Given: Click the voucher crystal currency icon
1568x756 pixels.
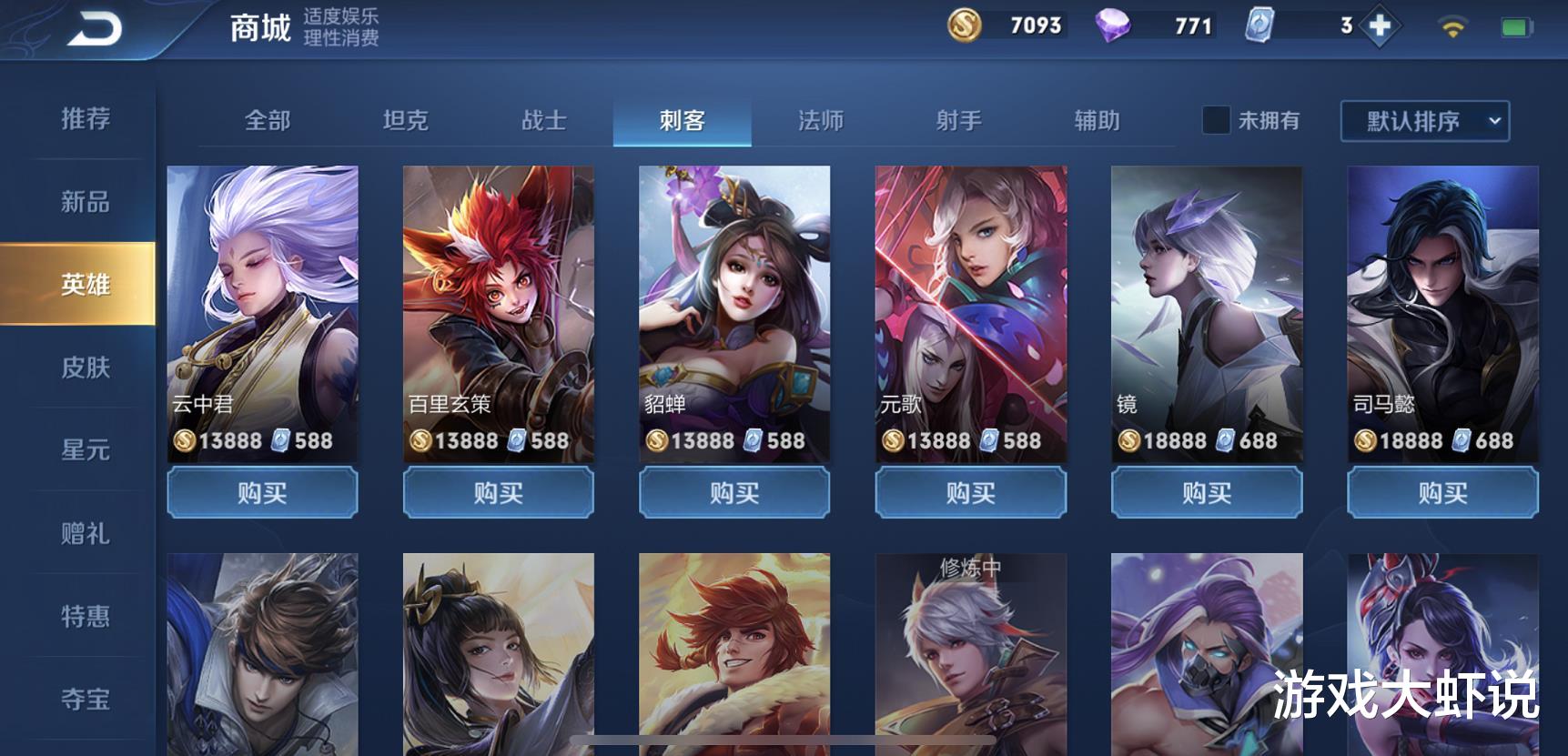Looking at the screenshot, I should (1258, 25).
